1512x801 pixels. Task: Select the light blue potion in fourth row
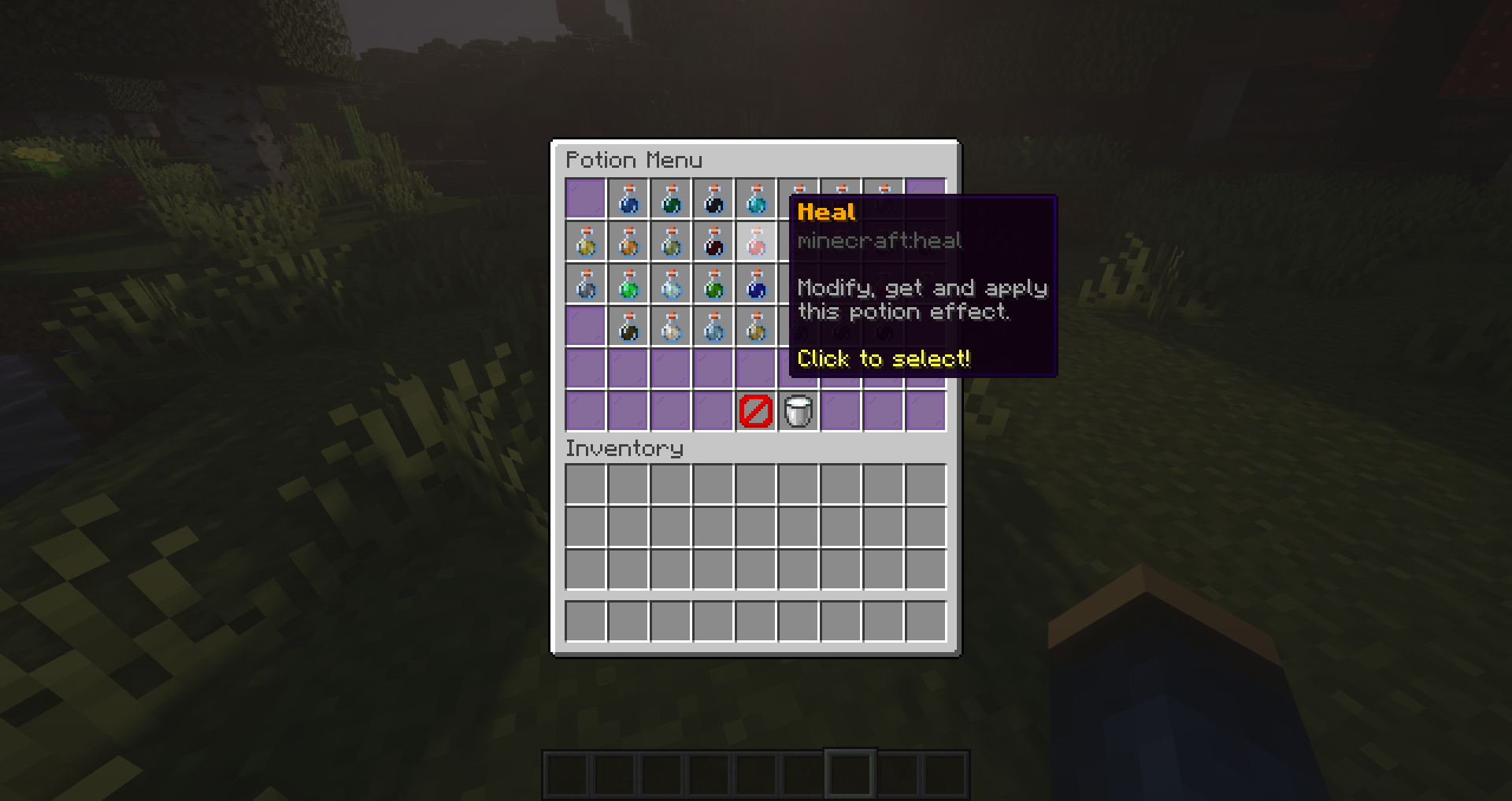(713, 327)
